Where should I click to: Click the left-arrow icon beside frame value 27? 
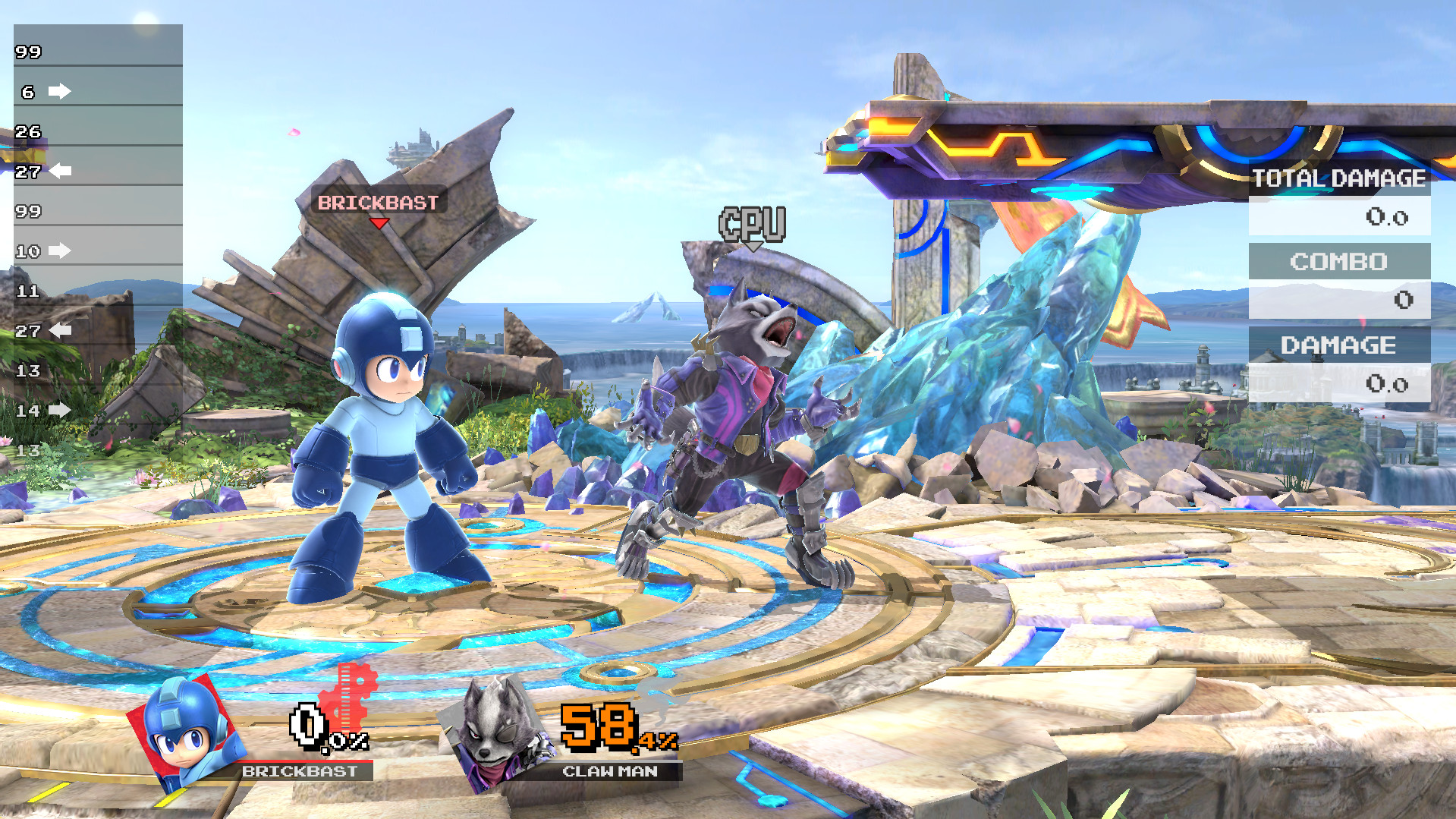coord(60,170)
